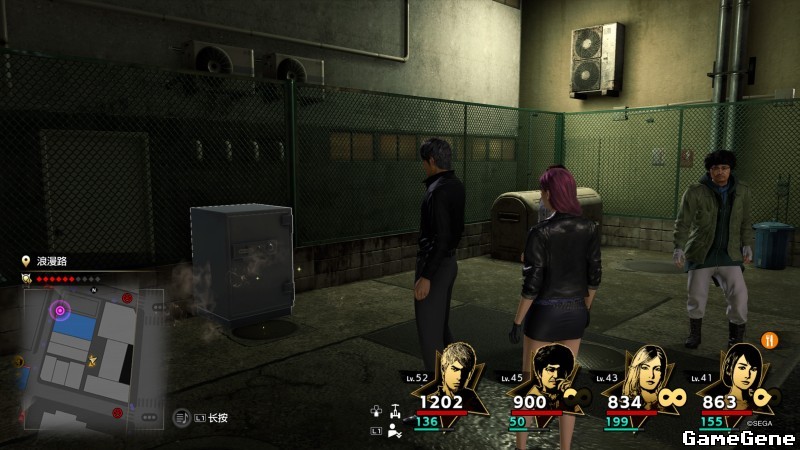The image size is (800, 450).
Task: Select the pink glowing marker on minimap
Action: (x=60, y=311)
